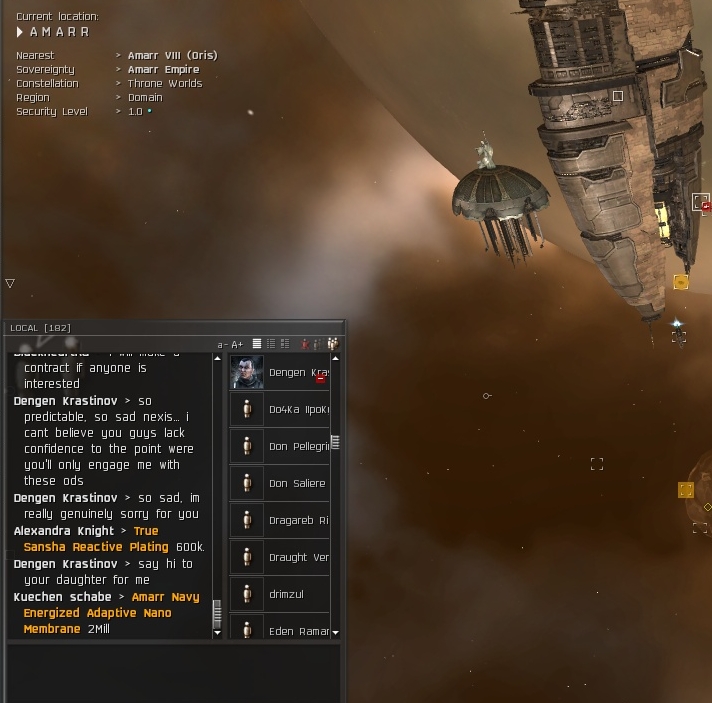Open the Domain region link
Viewport: 712px width, 703px height.
pyautogui.click(x=147, y=97)
